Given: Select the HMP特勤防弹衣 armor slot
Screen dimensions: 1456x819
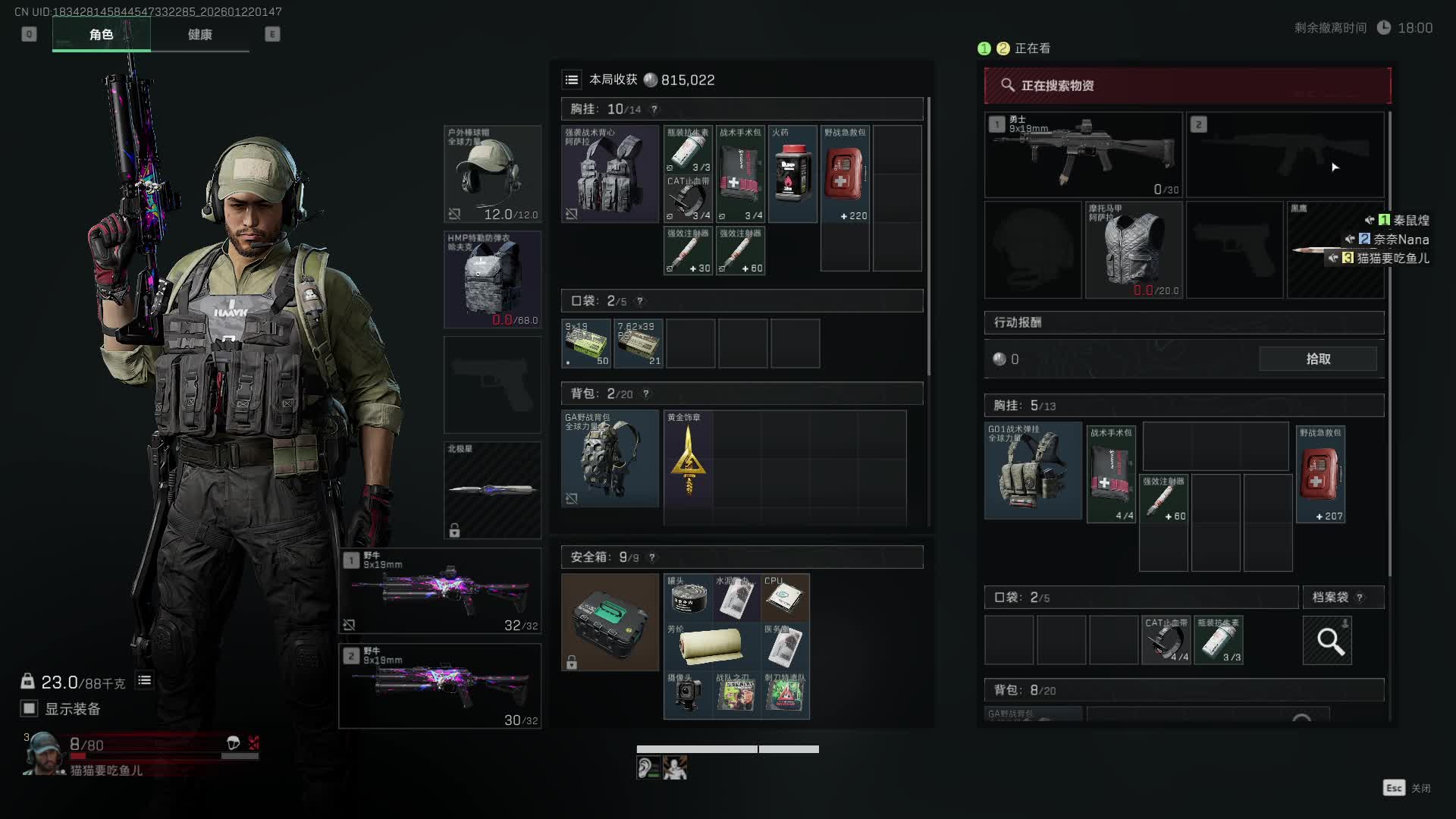Looking at the screenshot, I should coord(492,279).
